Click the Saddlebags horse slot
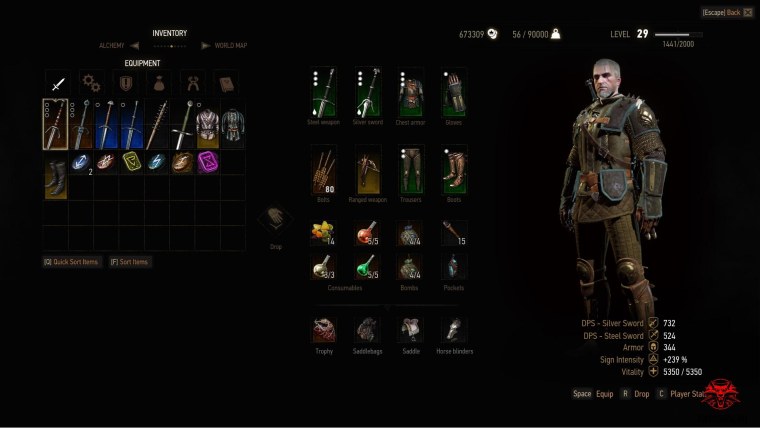The height and width of the screenshot is (428, 760). tap(367, 330)
